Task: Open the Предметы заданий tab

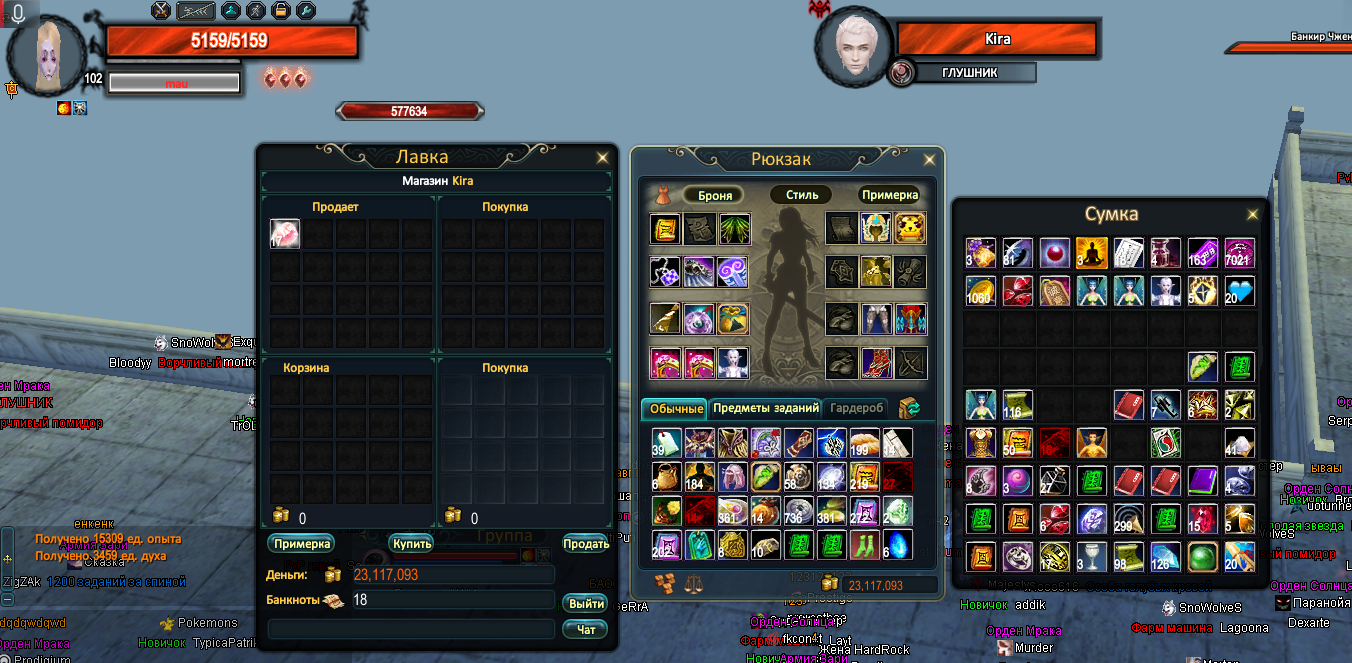Action: (x=766, y=408)
